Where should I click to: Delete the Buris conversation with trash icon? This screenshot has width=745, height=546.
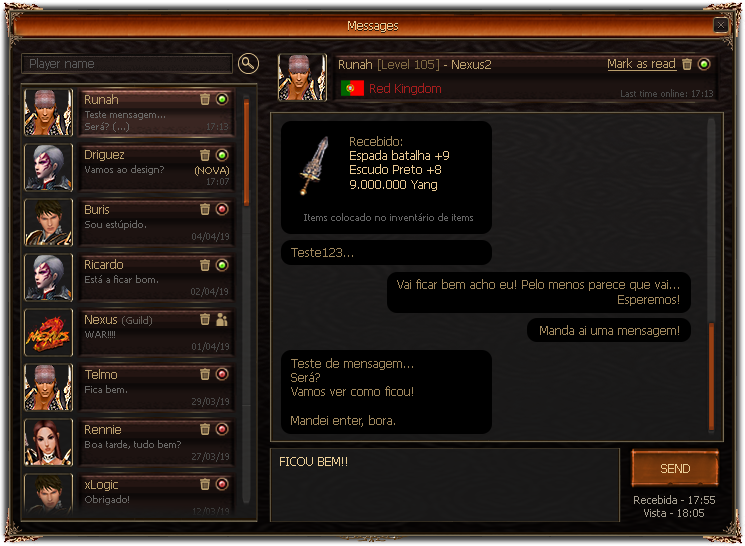(205, 210)
